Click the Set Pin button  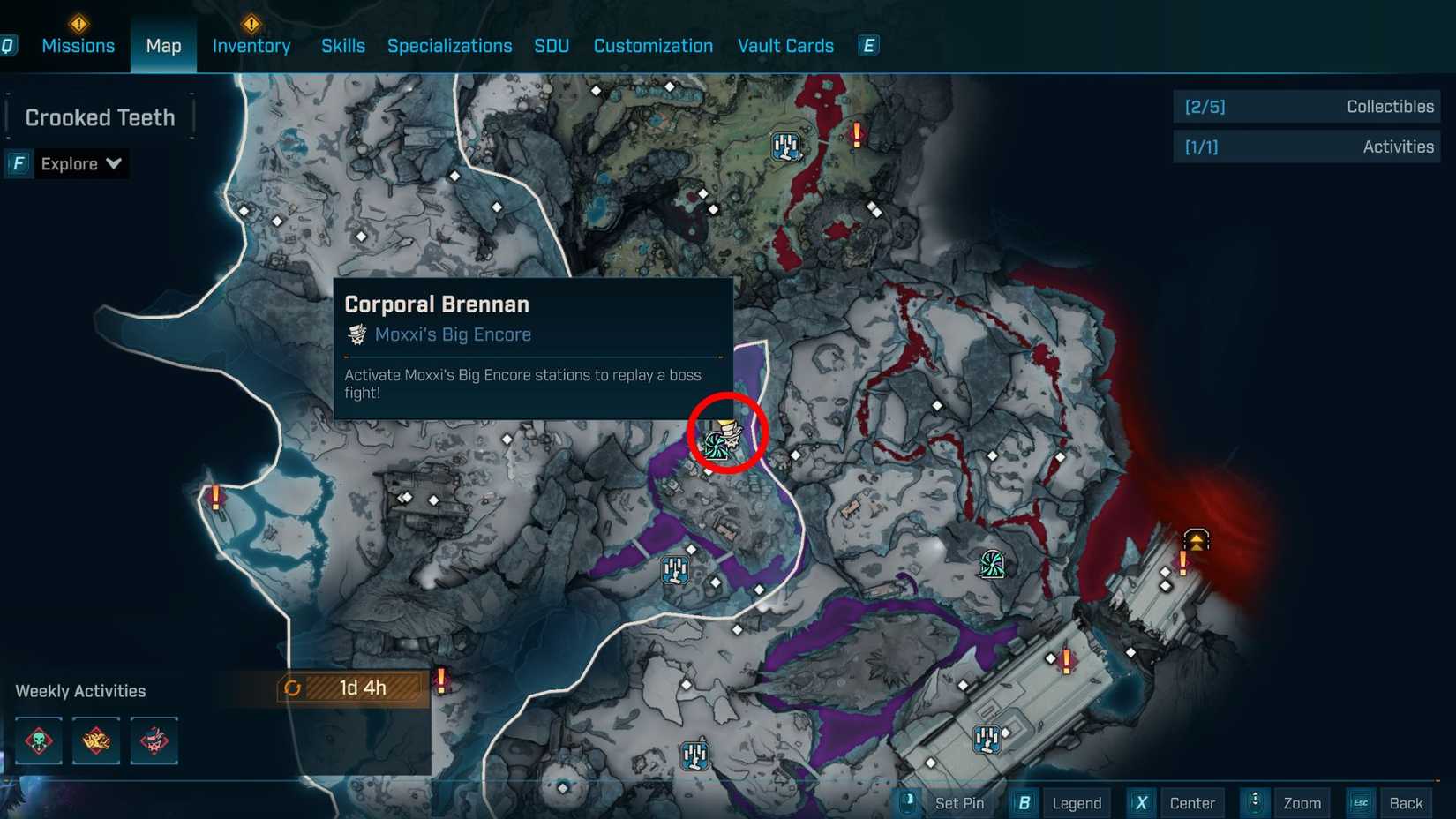pyautogui.click(x=960, y=803)
